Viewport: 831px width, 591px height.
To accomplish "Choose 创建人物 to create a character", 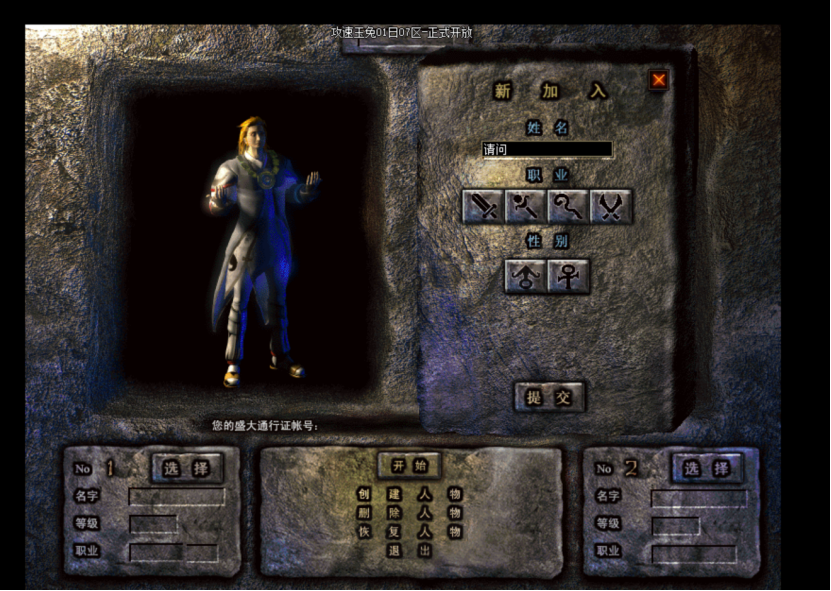I will coord(410,494).
